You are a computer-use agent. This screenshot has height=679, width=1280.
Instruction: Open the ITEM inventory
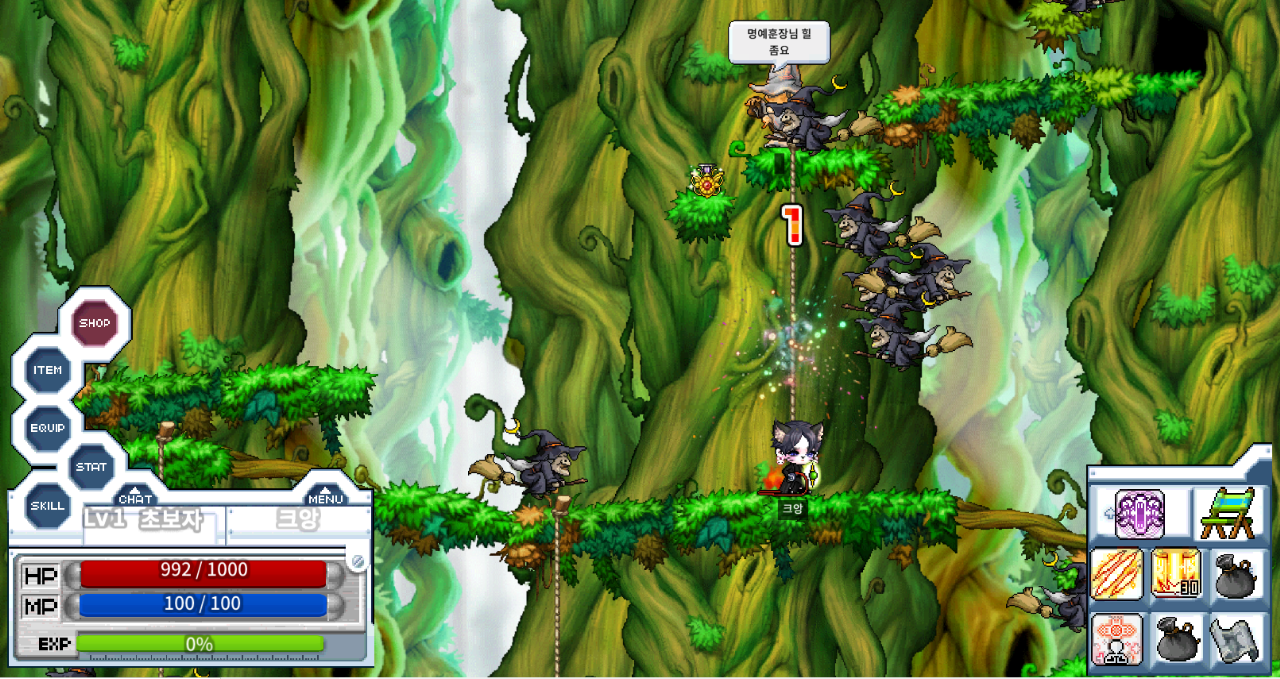(x=47, y=370)
